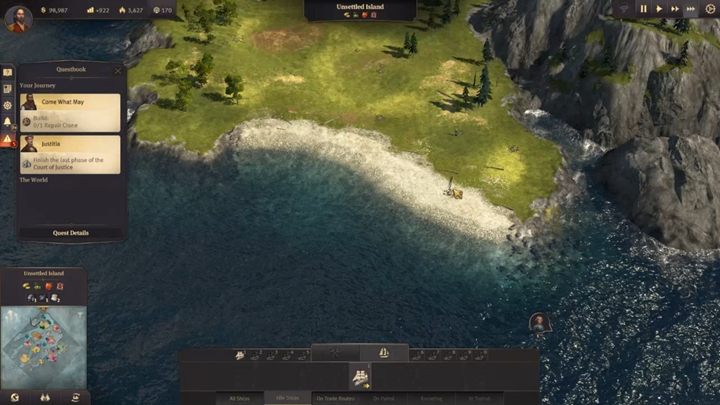720x405 pixels.
Task: Select the idle ship in the ship bar
Action: click(359, 376)
